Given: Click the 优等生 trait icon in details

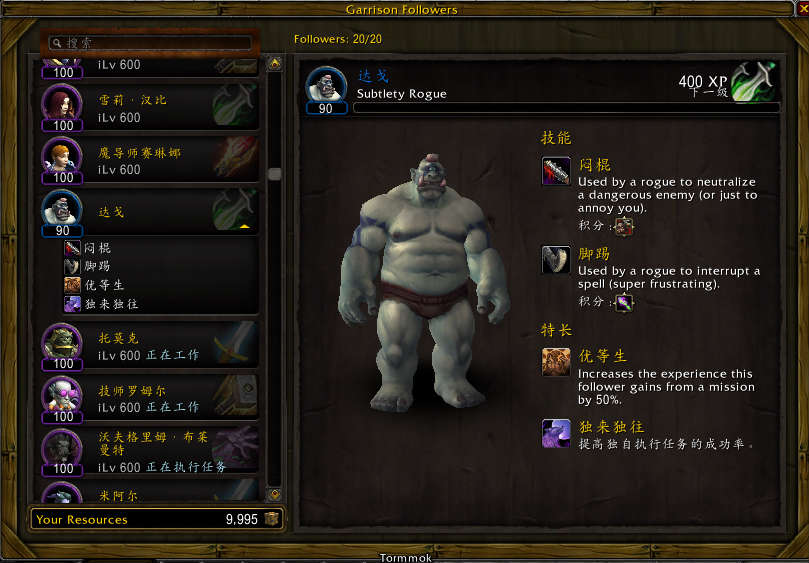Looking at the screenshot, I should 556,362.
